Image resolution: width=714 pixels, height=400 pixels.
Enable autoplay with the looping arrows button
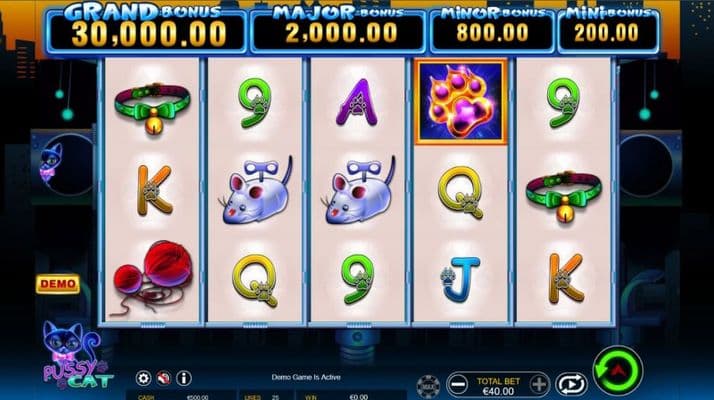[x=571, y=383]
